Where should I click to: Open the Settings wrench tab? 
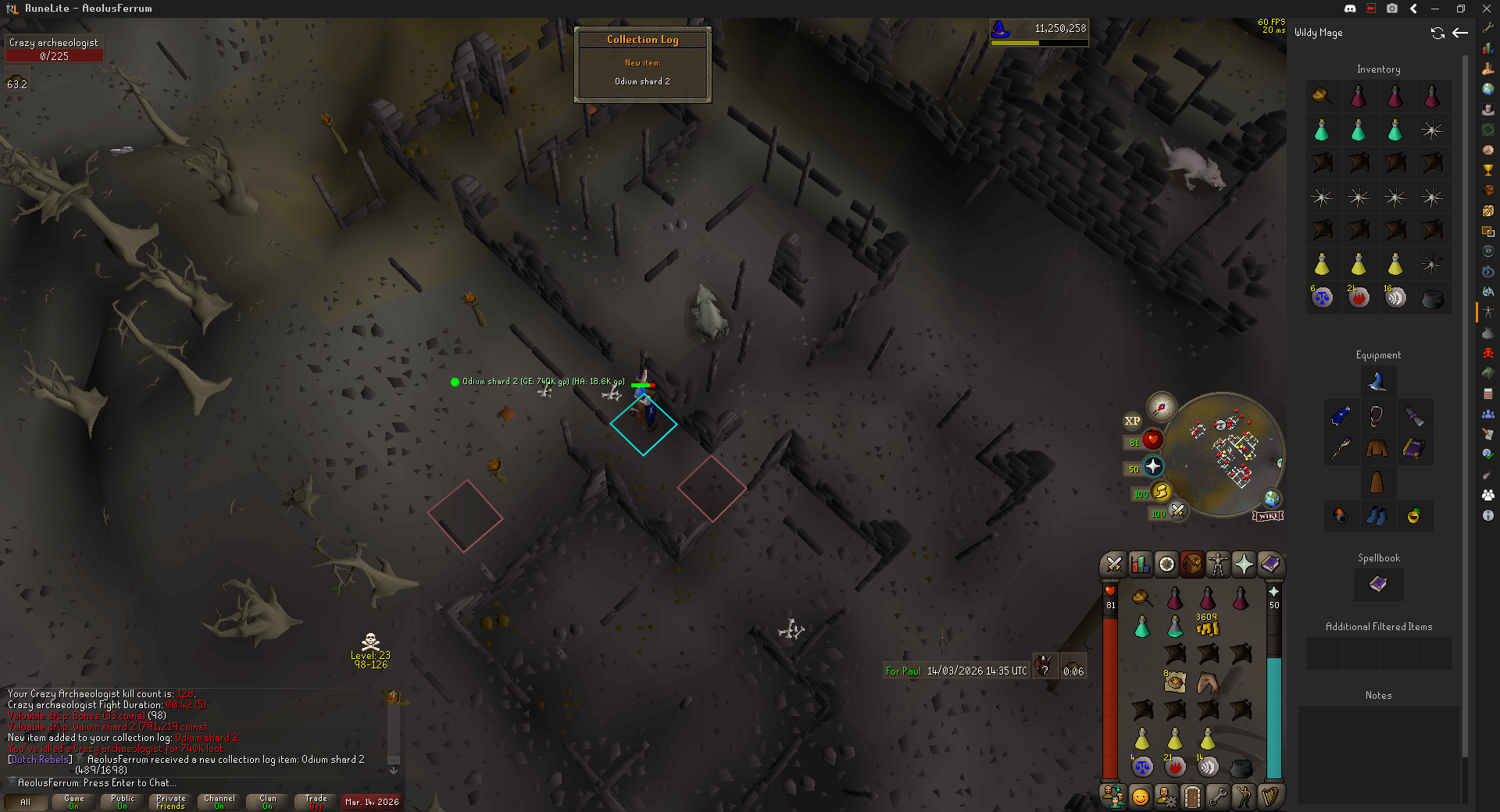click(1218, 796)
